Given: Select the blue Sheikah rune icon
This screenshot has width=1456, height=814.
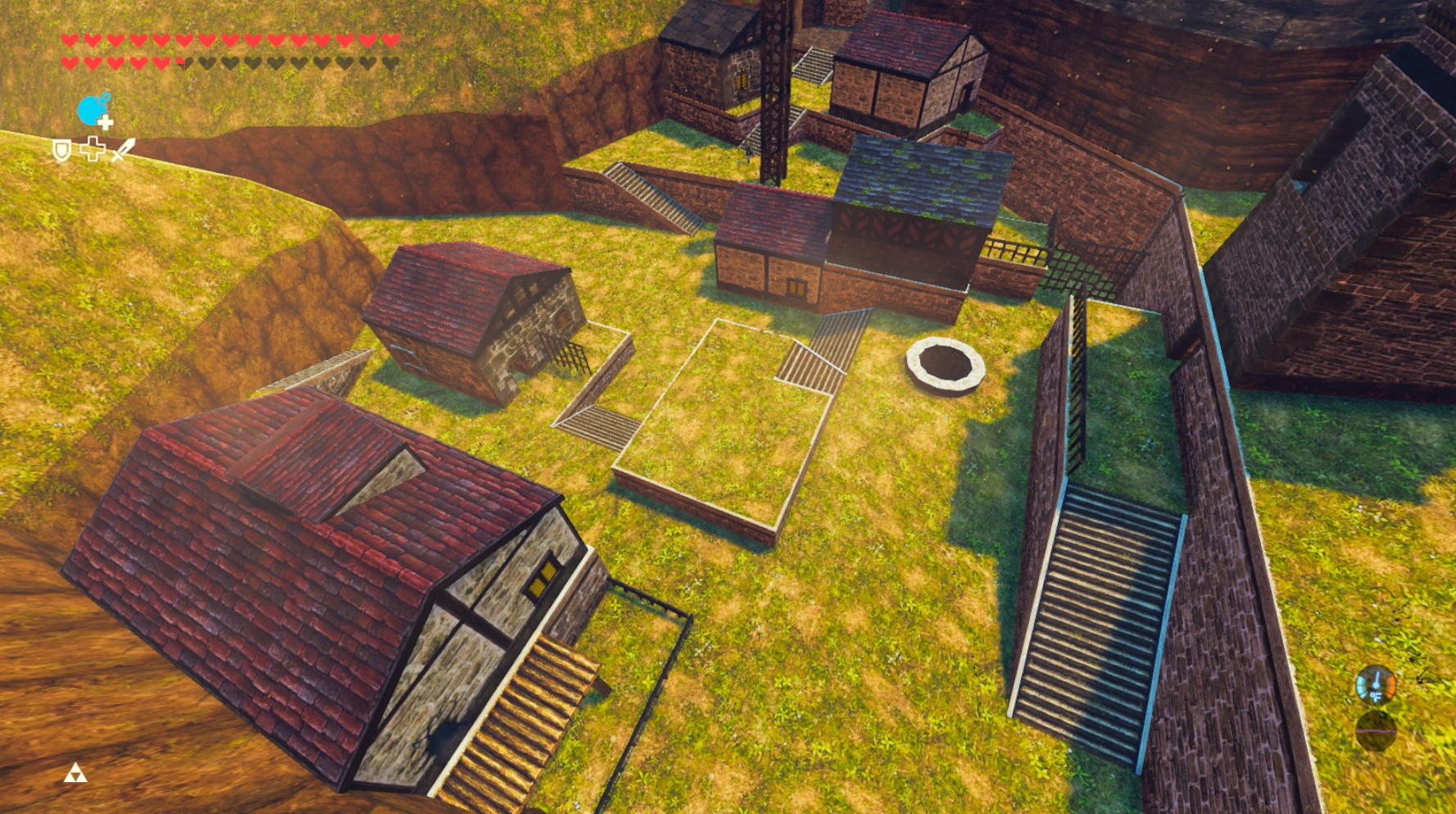Looking at the screenshot, I should (x=92, y=111).
